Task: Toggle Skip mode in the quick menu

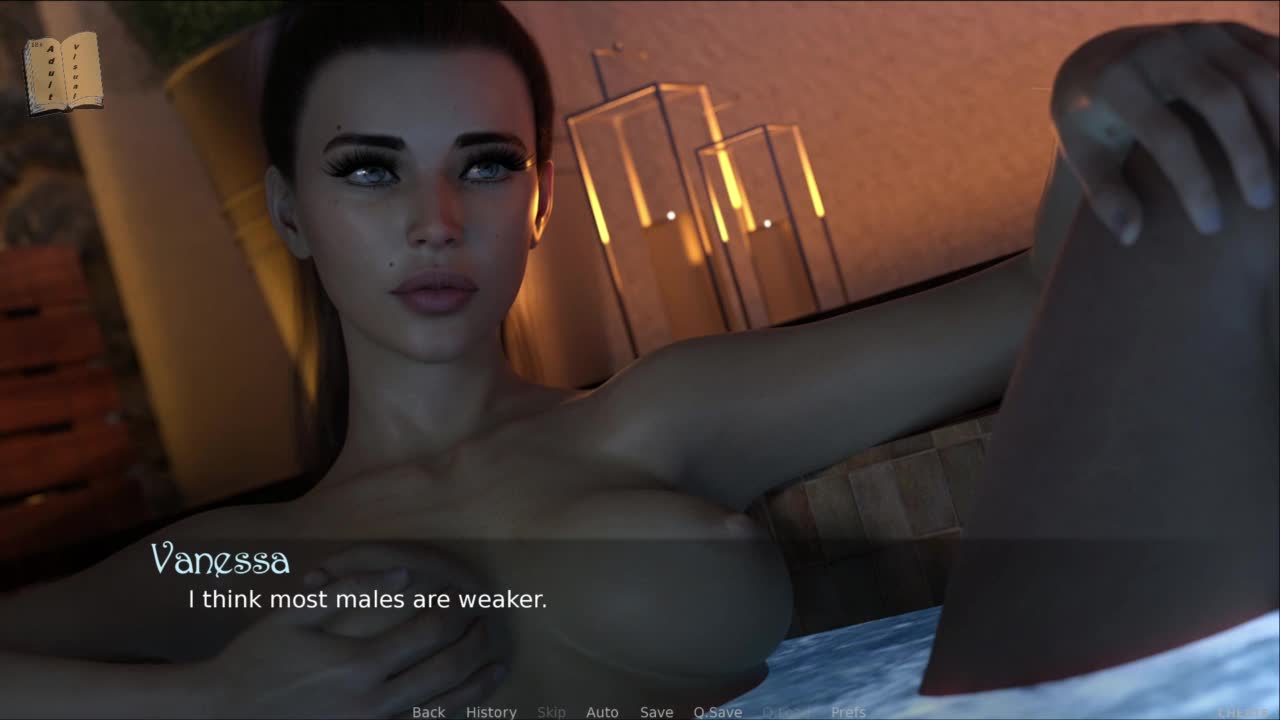Action: (x=551, y=712)
